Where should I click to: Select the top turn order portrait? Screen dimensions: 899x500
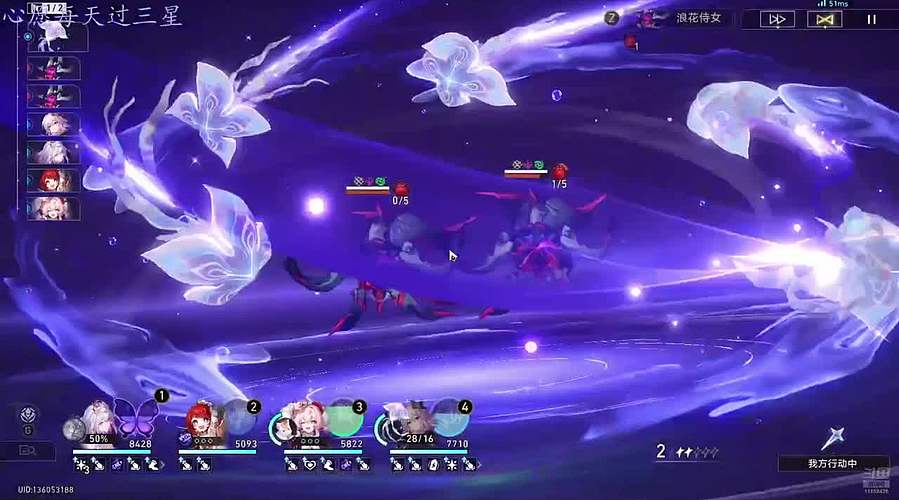[55, 39]
